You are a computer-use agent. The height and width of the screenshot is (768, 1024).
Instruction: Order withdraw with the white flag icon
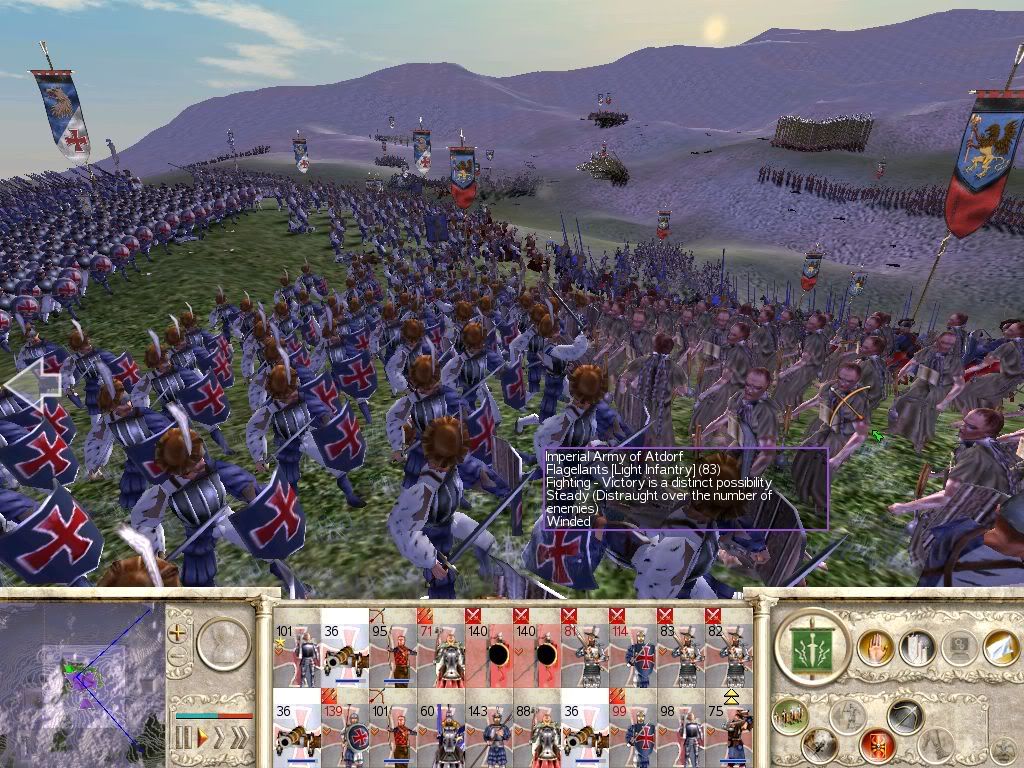coord(1000,648)
